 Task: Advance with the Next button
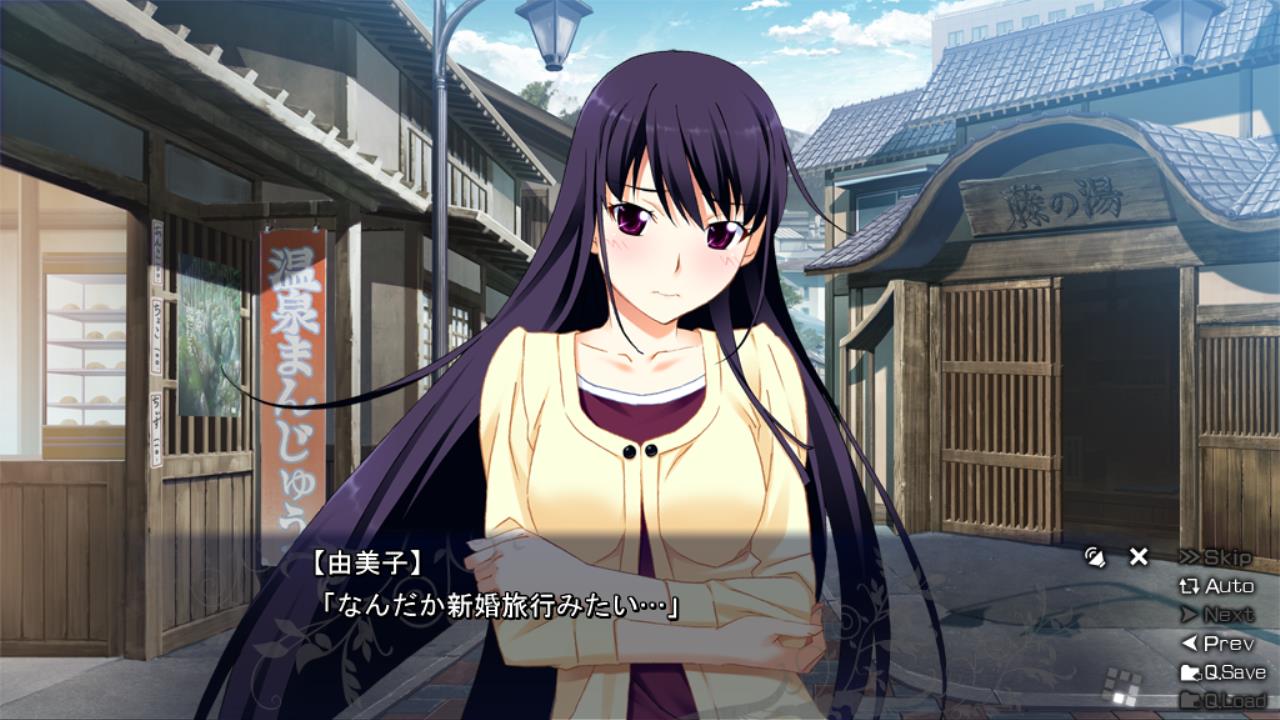1217,615
